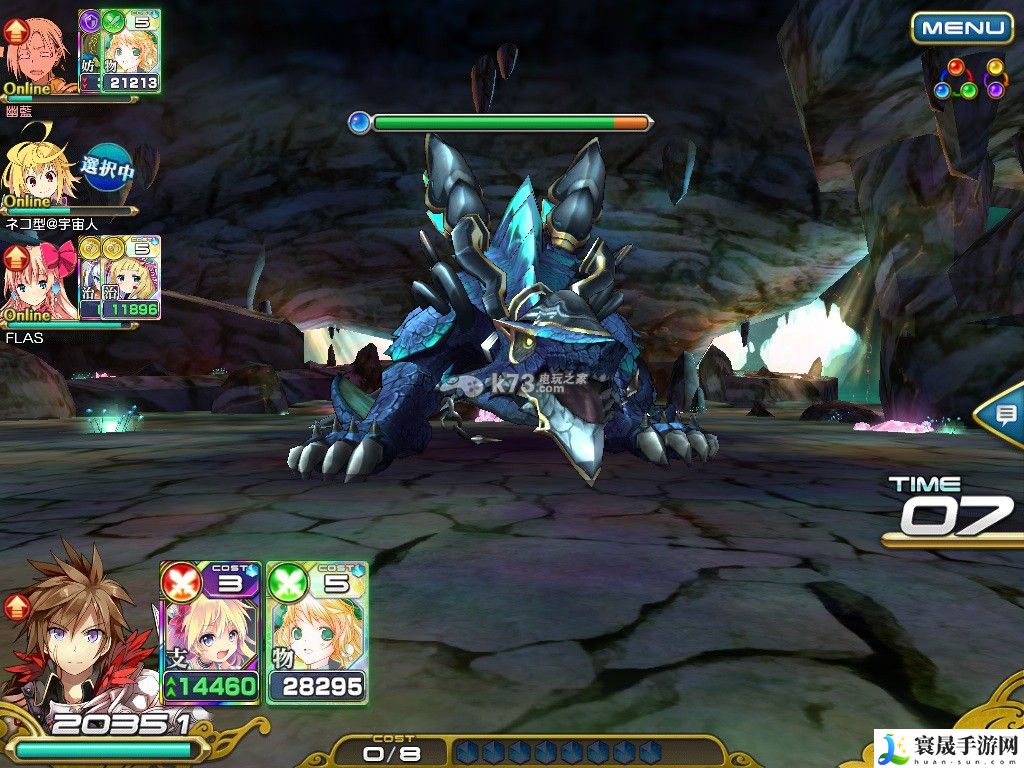Screen dimensions: 1024x768
Task: Show the elemental affinity wheel icon
Action: tap(968, 80)
